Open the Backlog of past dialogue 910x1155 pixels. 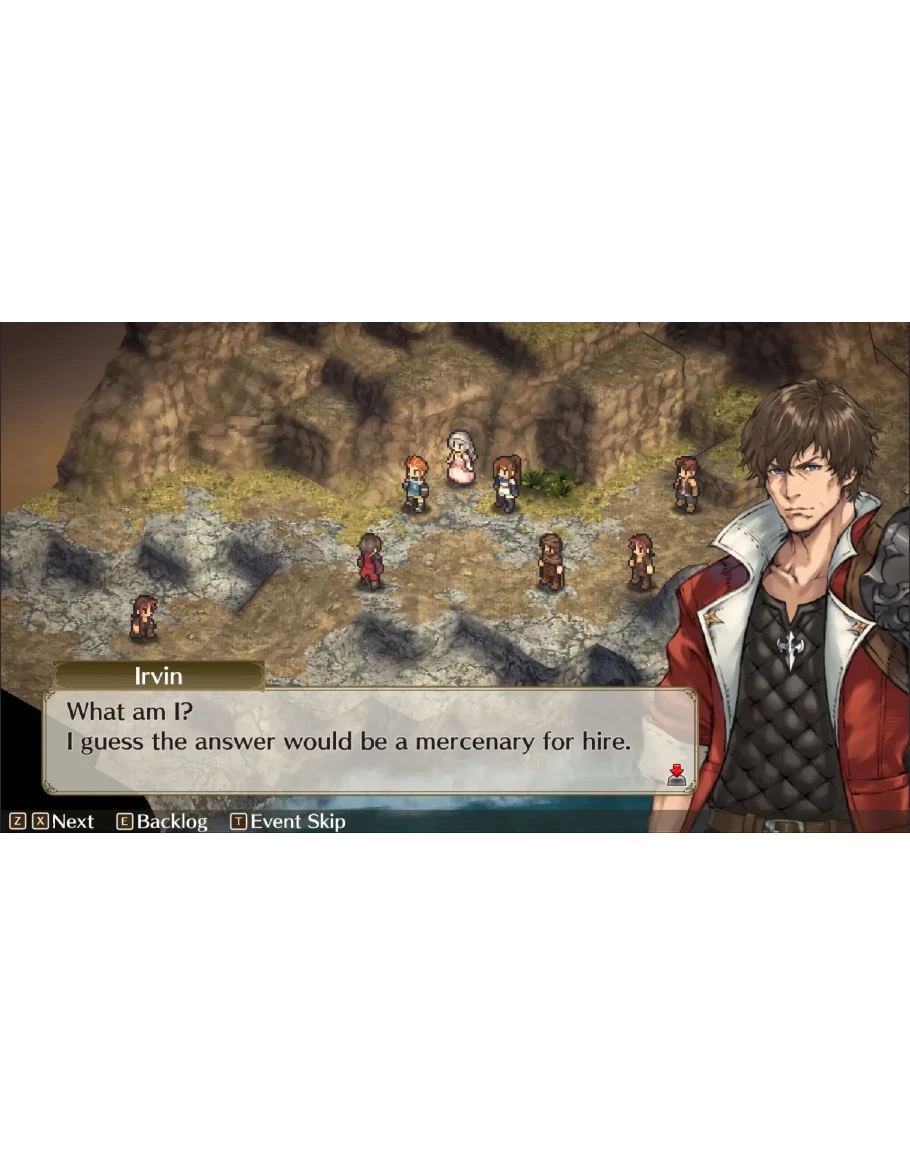coord(171,822)
